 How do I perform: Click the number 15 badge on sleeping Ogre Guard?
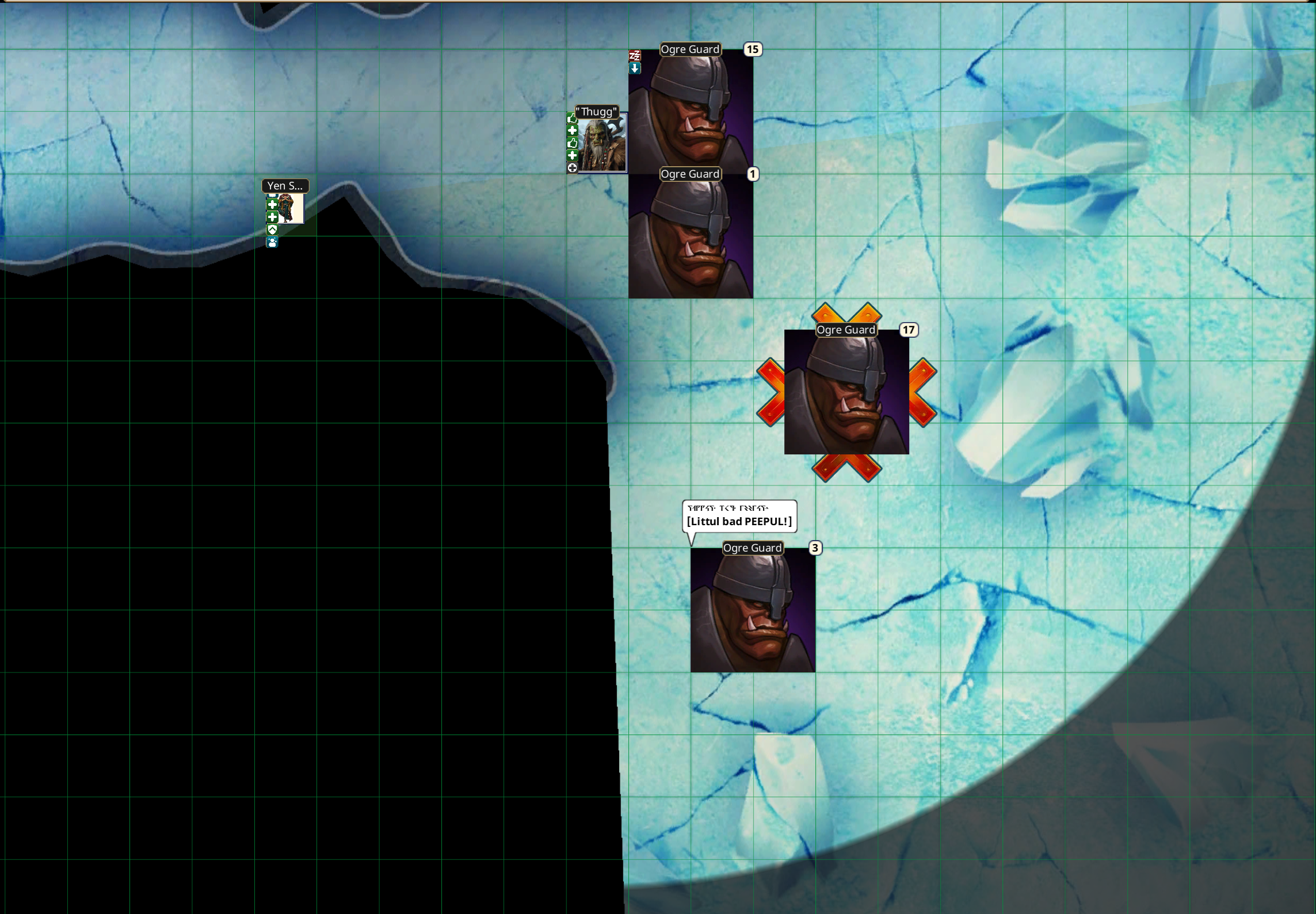[x=752, y=49]
